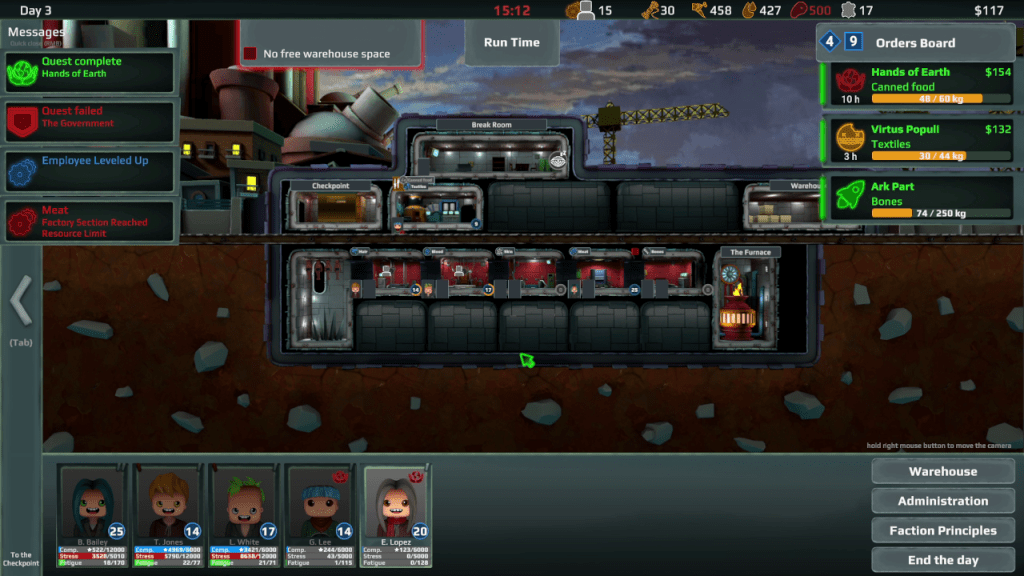Show Faction Principles
Screen dimensions: 1024x576
tap(942, 531)
